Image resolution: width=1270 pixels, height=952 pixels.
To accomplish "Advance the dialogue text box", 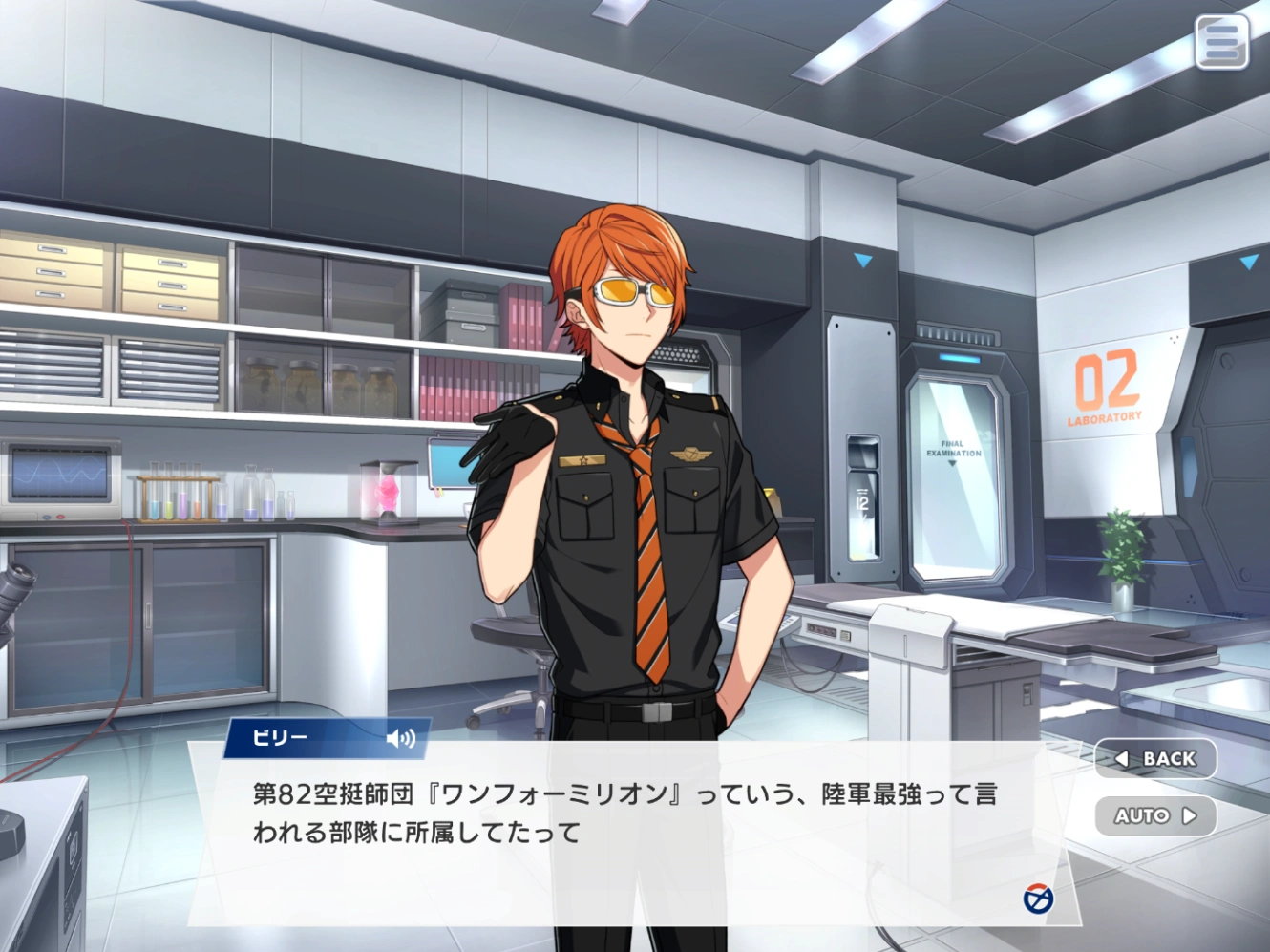I will pyautogui.click(x=630, y=840).
